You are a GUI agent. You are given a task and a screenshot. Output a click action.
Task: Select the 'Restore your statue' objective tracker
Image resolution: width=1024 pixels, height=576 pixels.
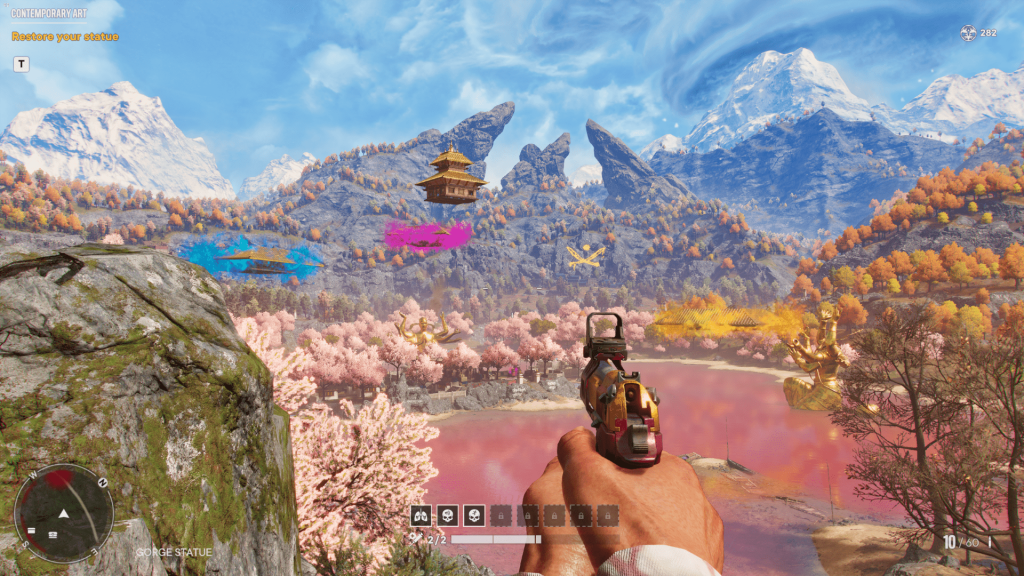65,37
